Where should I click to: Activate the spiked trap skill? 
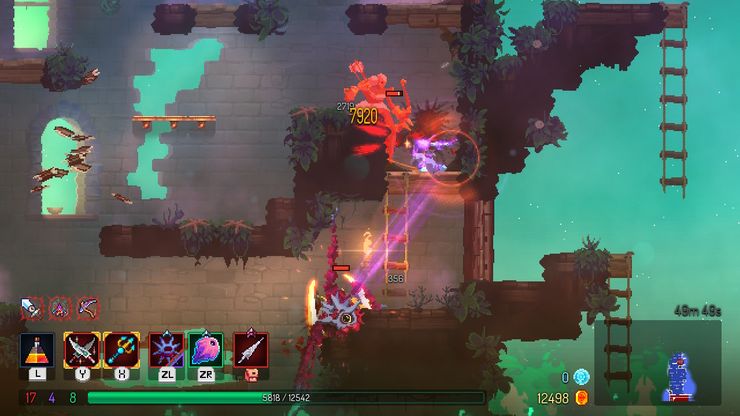point(165,351)
